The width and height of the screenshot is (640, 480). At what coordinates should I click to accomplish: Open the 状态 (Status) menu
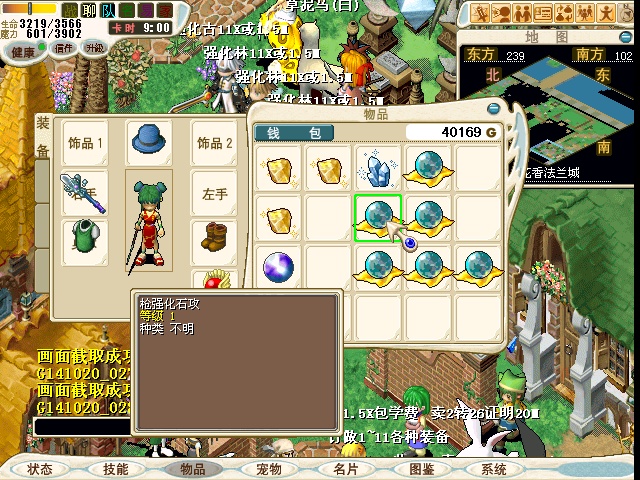40,468
